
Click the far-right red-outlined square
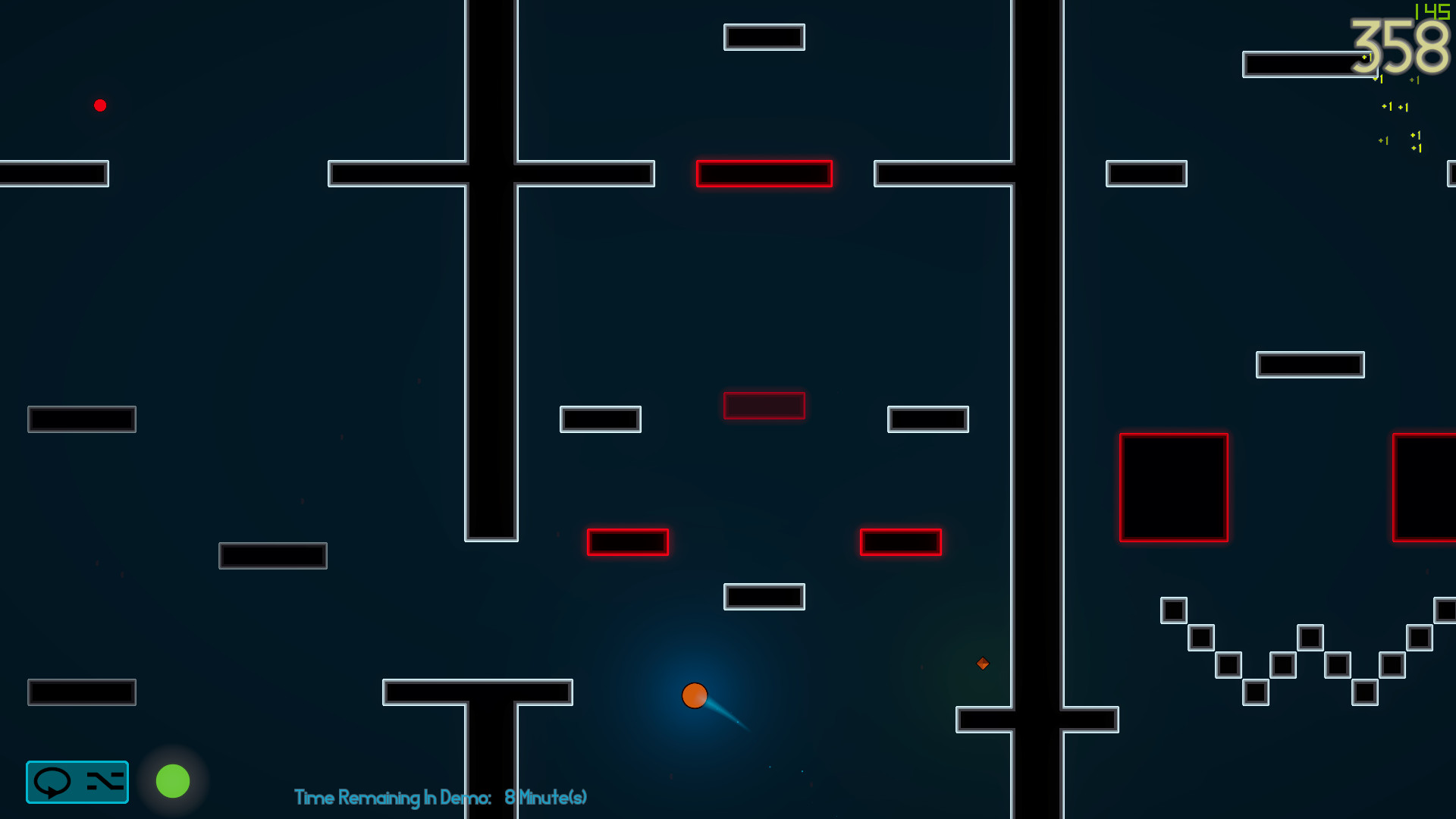pos(1429,486)
